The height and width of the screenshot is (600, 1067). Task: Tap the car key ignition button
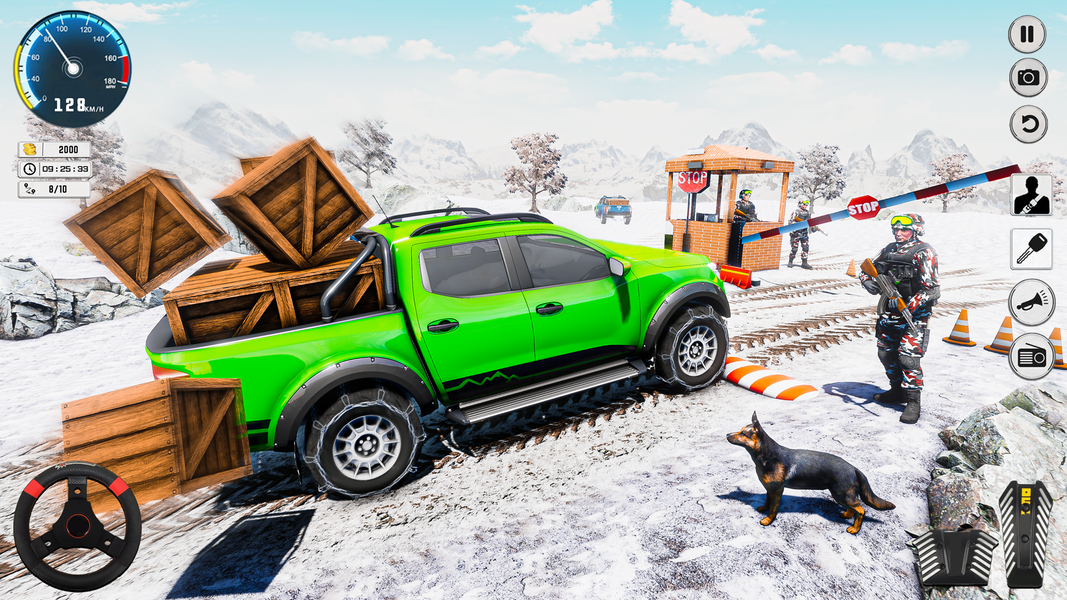point(1030,249)
